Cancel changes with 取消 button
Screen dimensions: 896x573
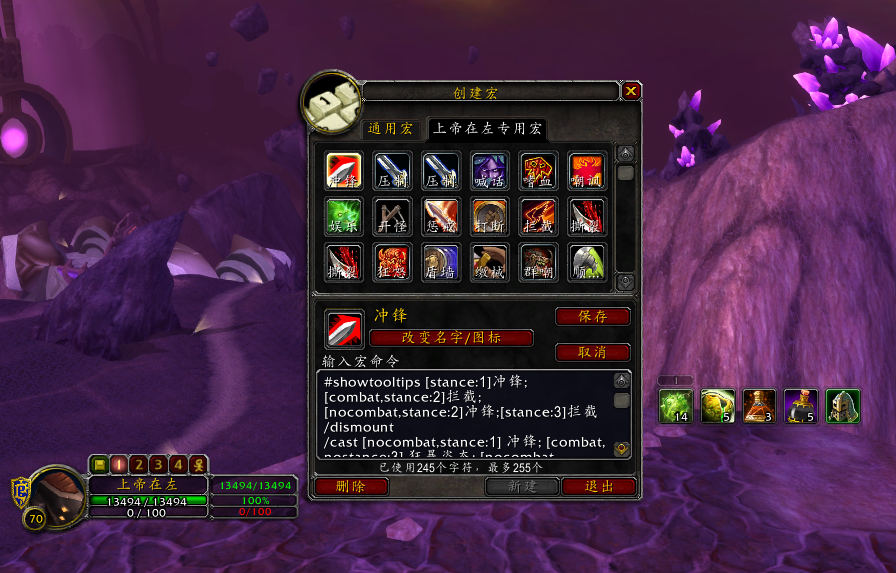point(592,353)
